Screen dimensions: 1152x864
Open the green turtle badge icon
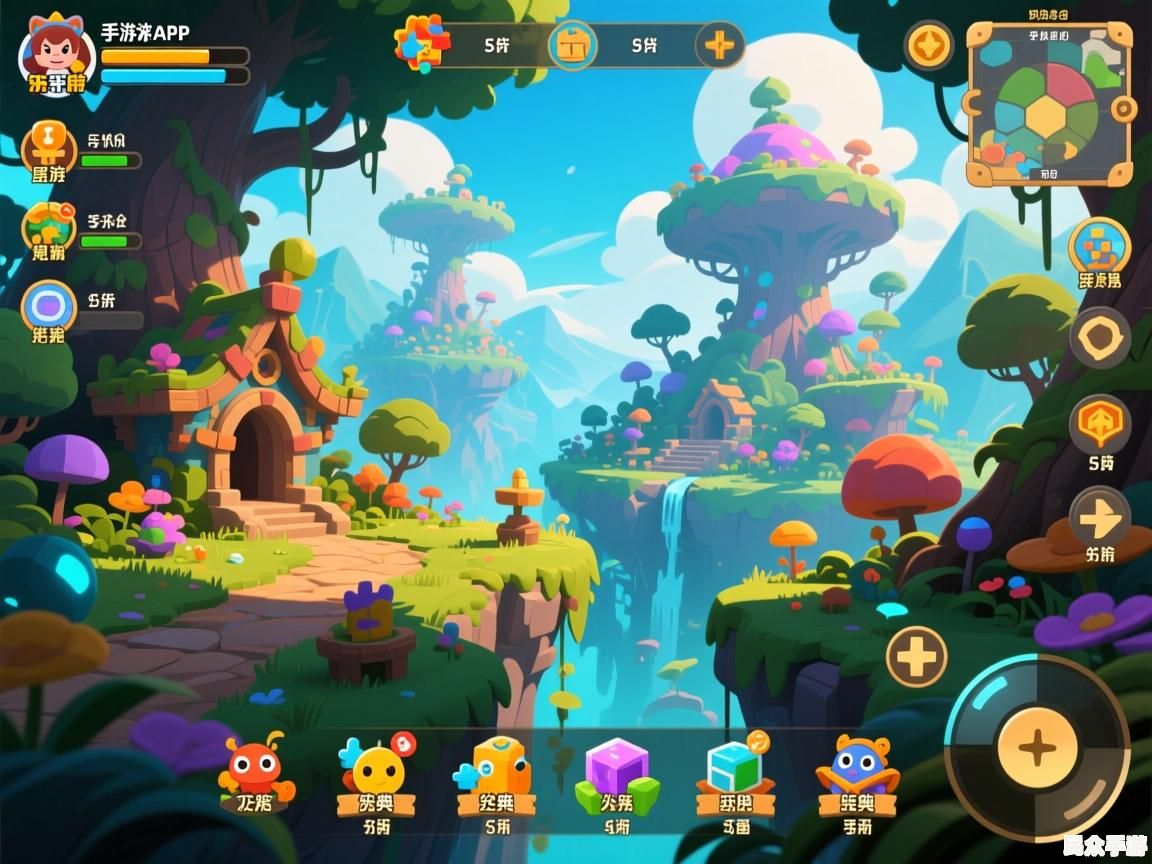coord(48,228)
